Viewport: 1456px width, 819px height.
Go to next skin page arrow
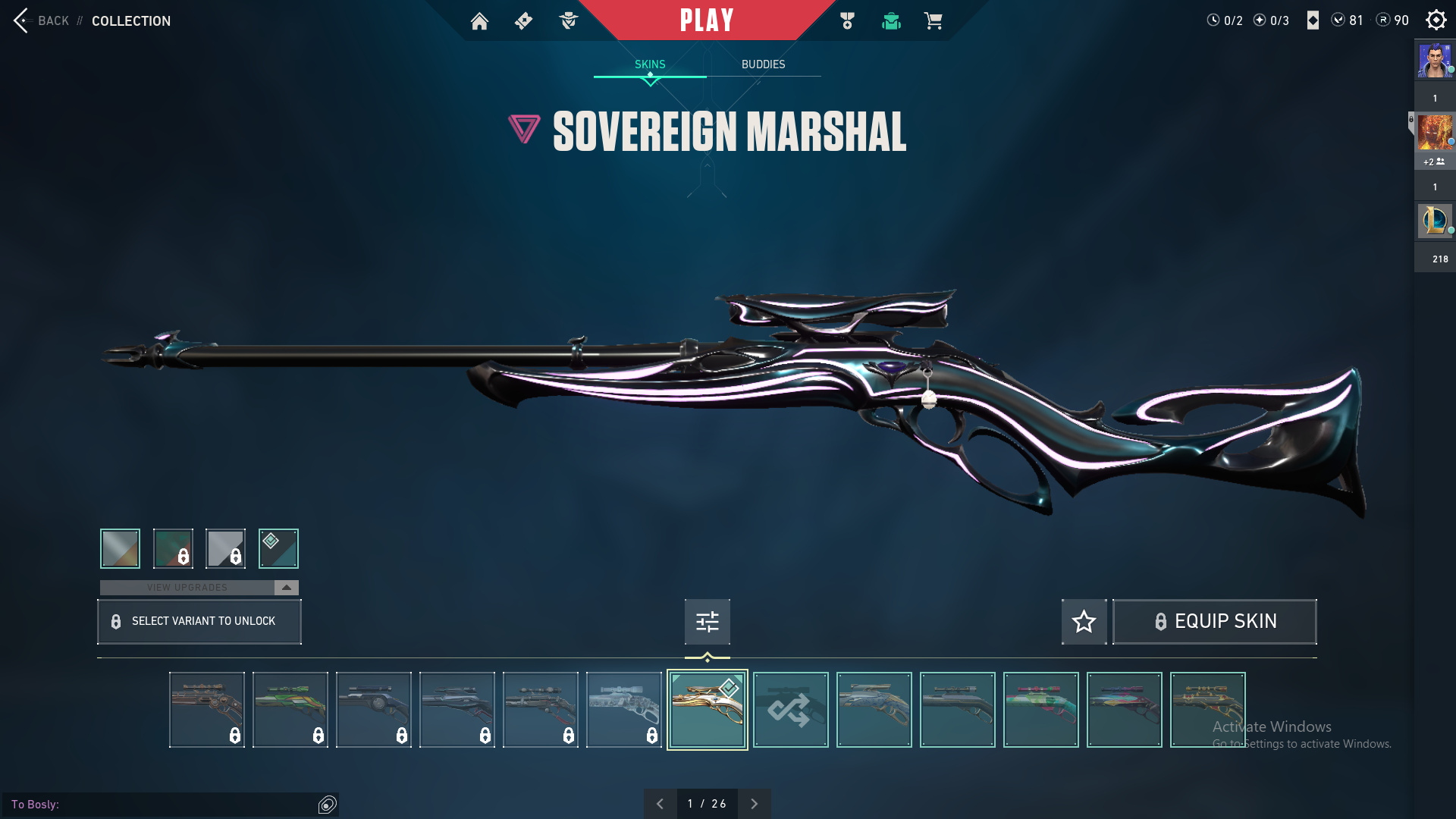click(754, 804)
